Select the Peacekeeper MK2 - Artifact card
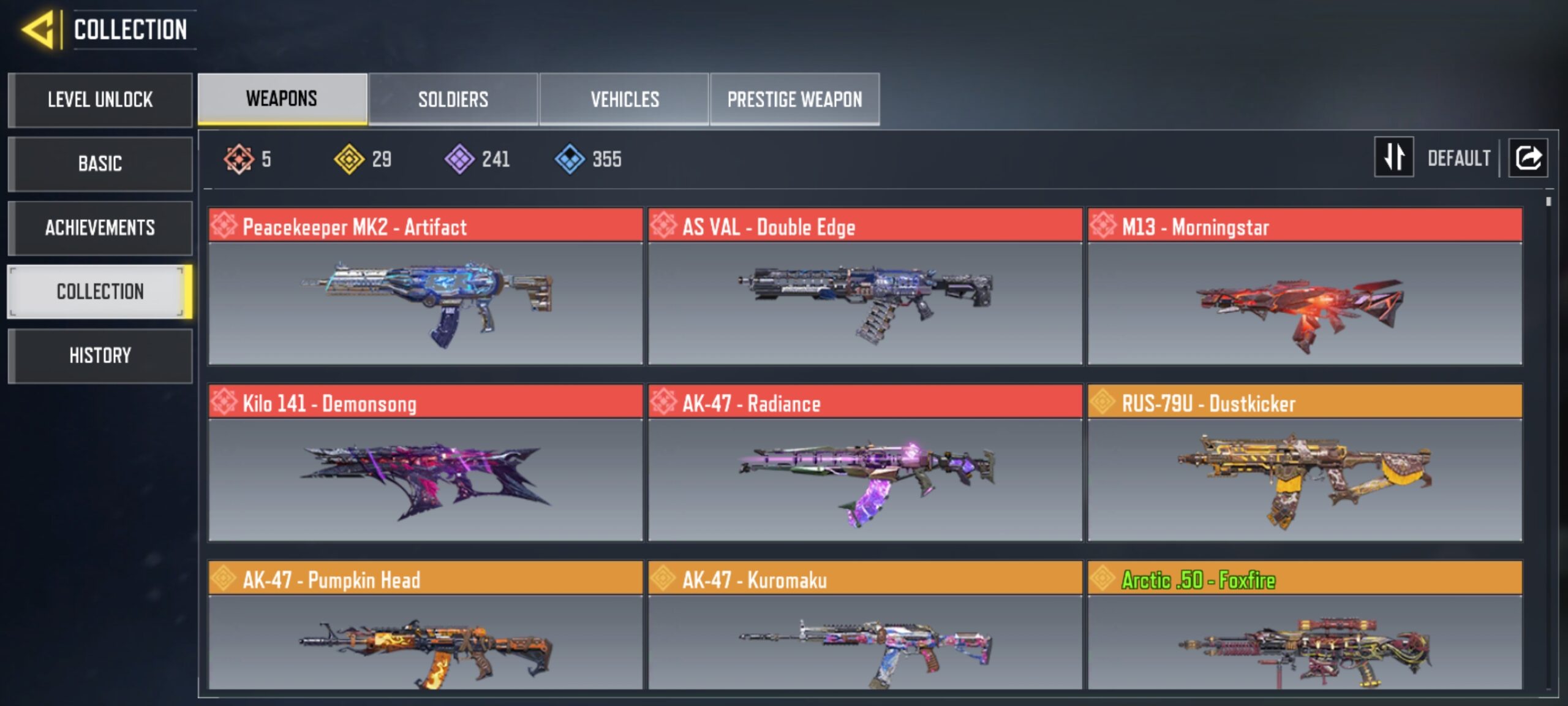Image resolution: width=1568 pixels, height=706 pixels. tap(426, 286)
